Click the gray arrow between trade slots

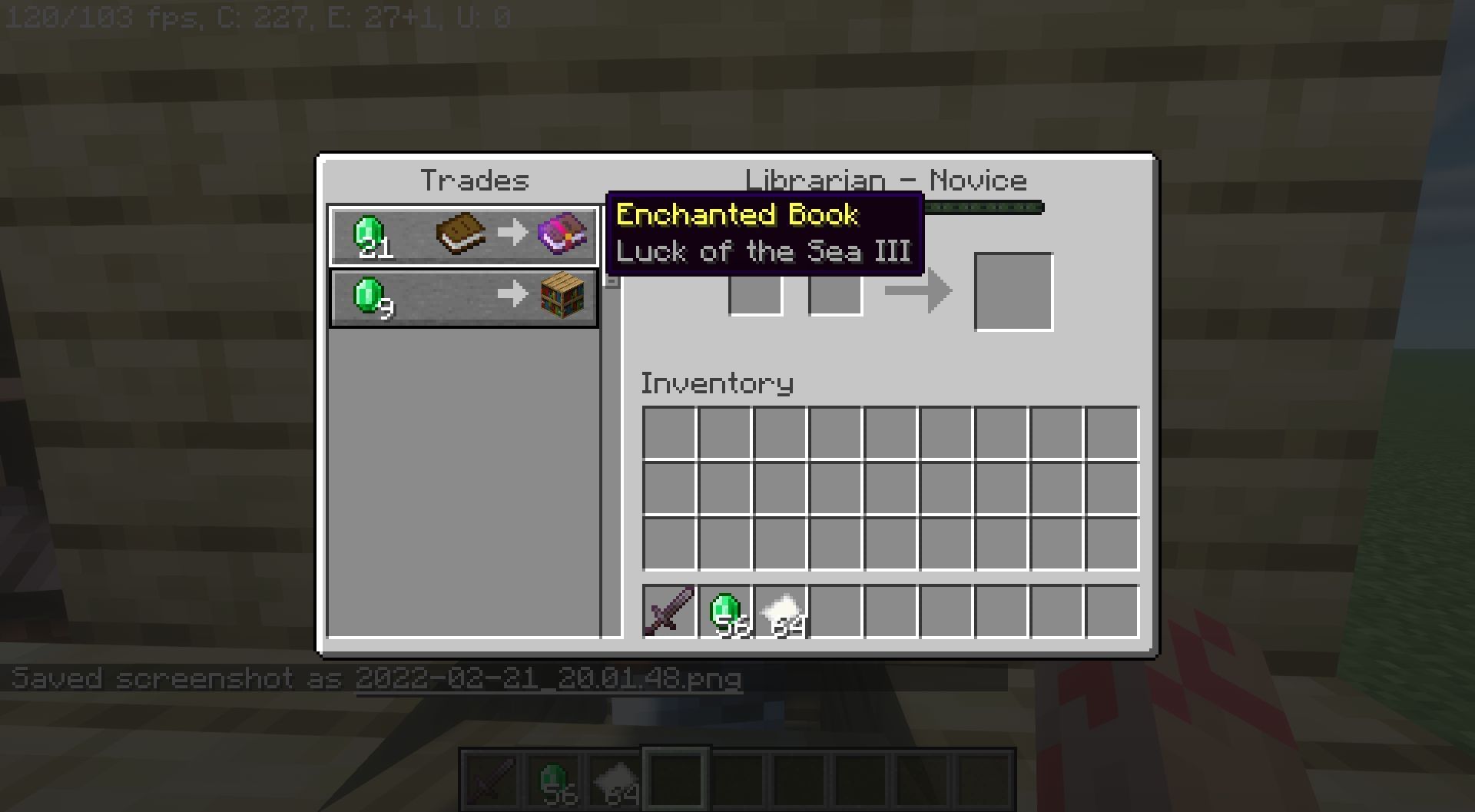[920, 290]
